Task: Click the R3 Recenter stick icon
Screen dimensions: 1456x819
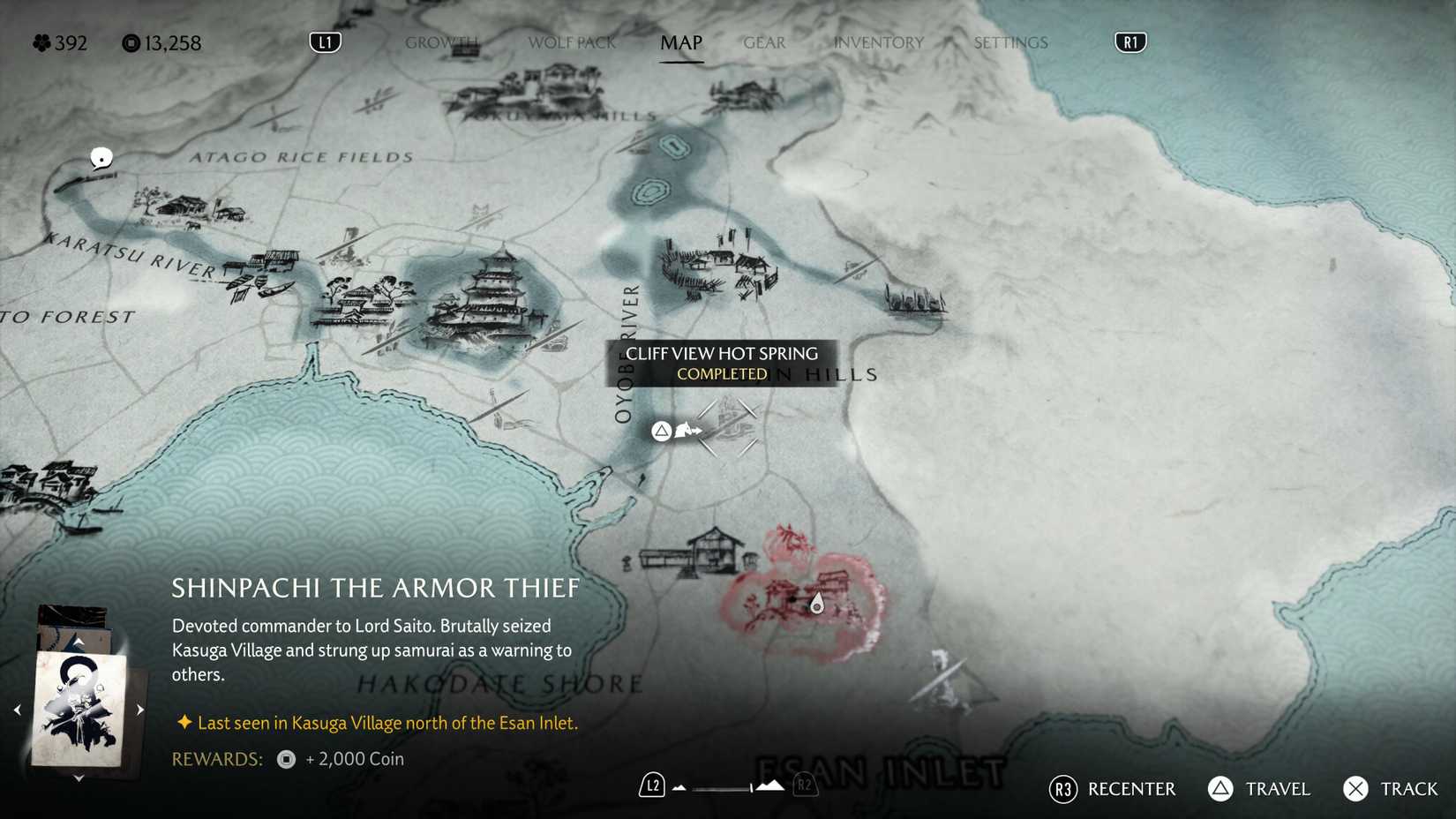Action: [1062, 789]
